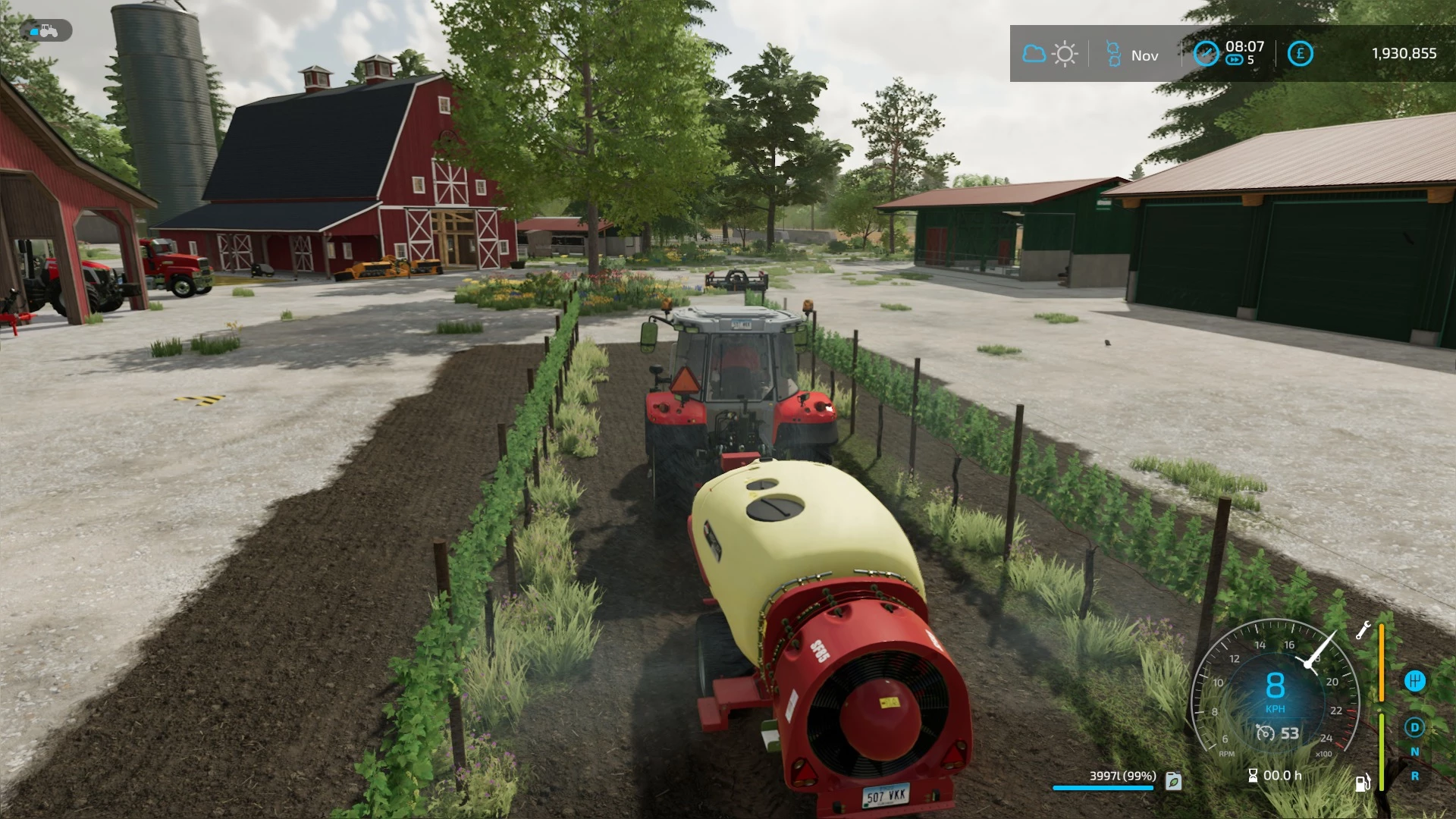The height and width of the screenshot is (819, 1456).
Task: Select the cruise control speed icon
Action: click(x=1266, y=733)
